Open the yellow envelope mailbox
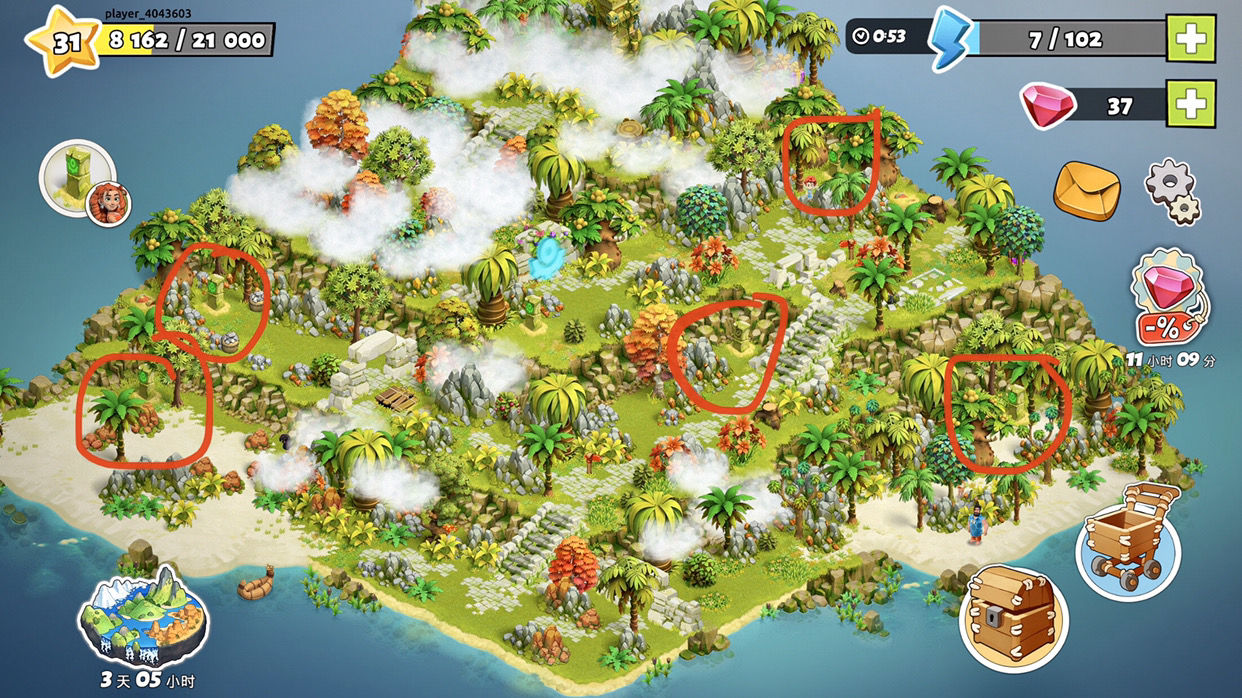The image size is (1242, 698). pyautogui.click(x=1089, y=189)
